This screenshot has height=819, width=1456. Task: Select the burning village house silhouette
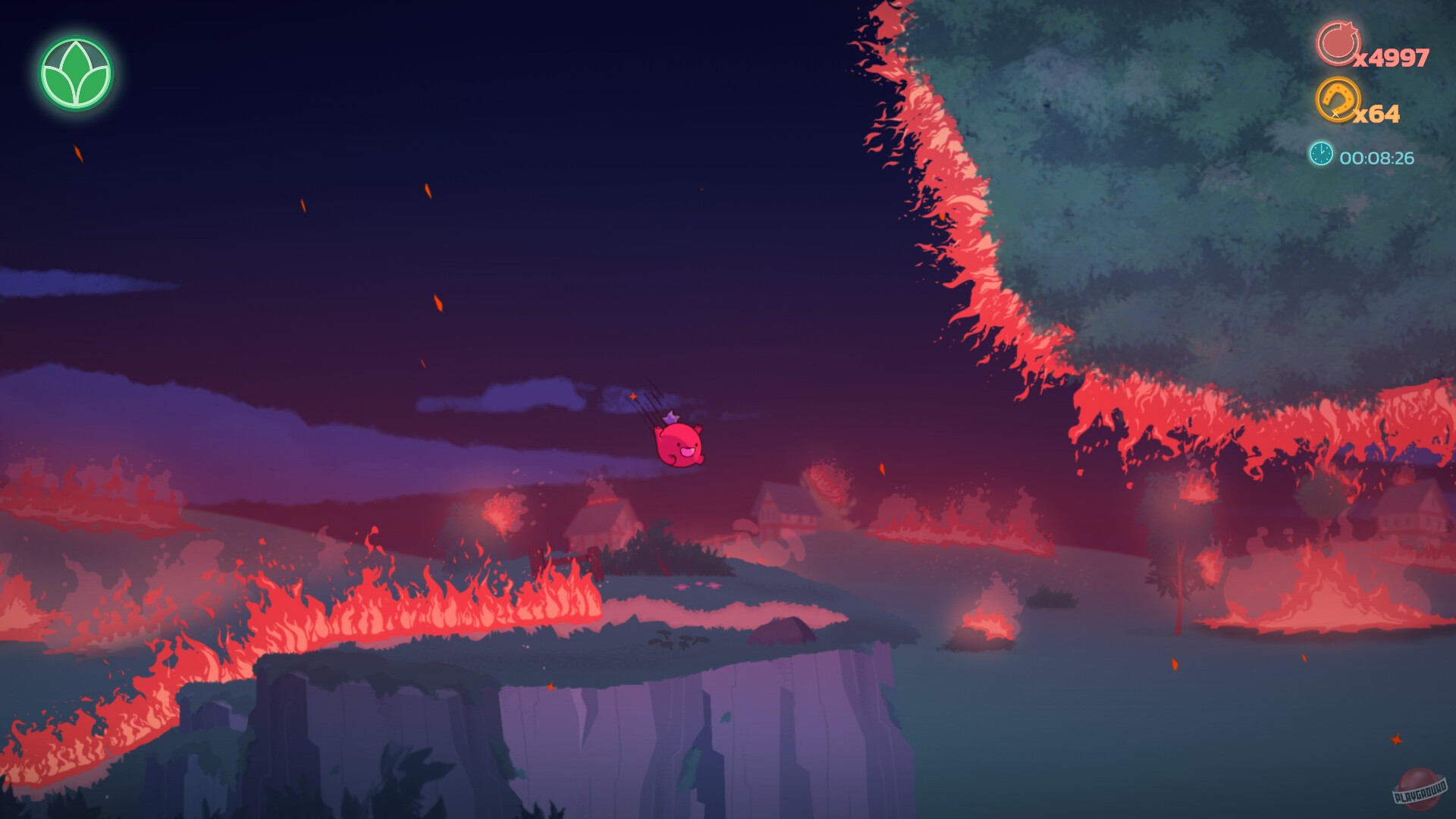pos(595,516)
